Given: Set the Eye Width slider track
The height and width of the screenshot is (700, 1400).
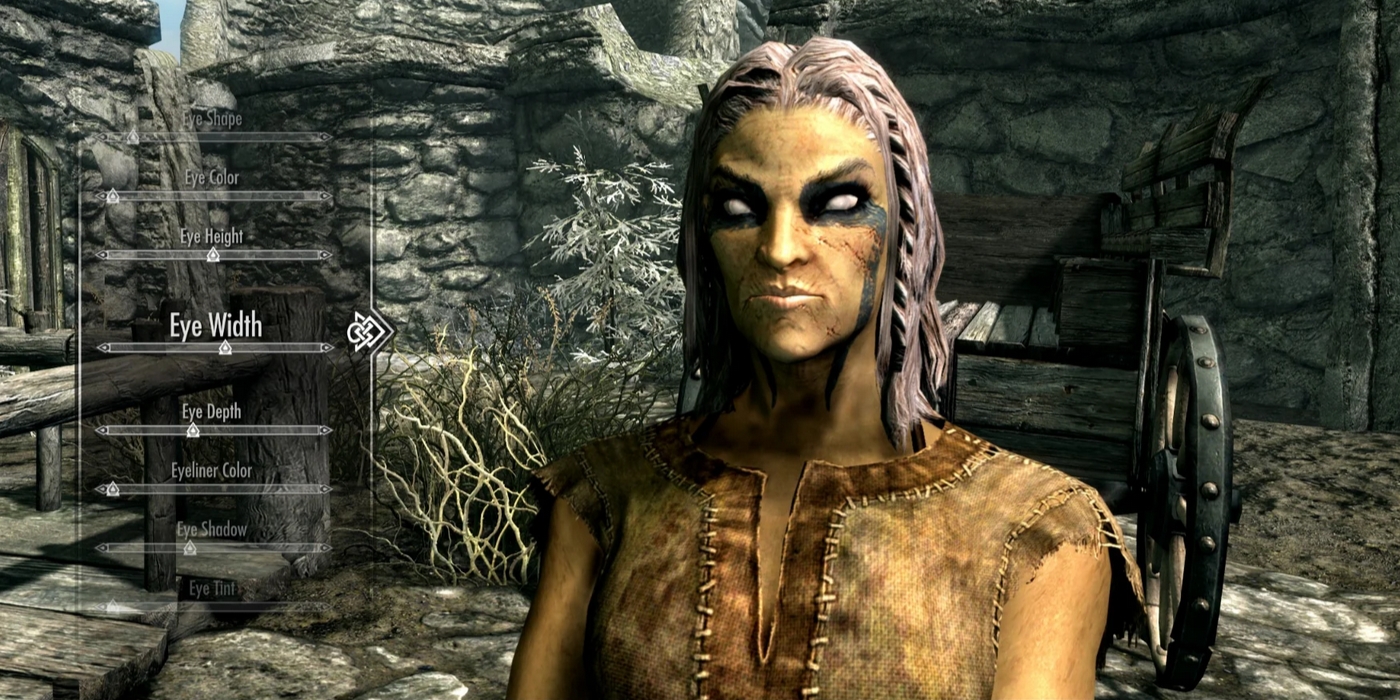Looking at the screenshot, I should point(214,348).
